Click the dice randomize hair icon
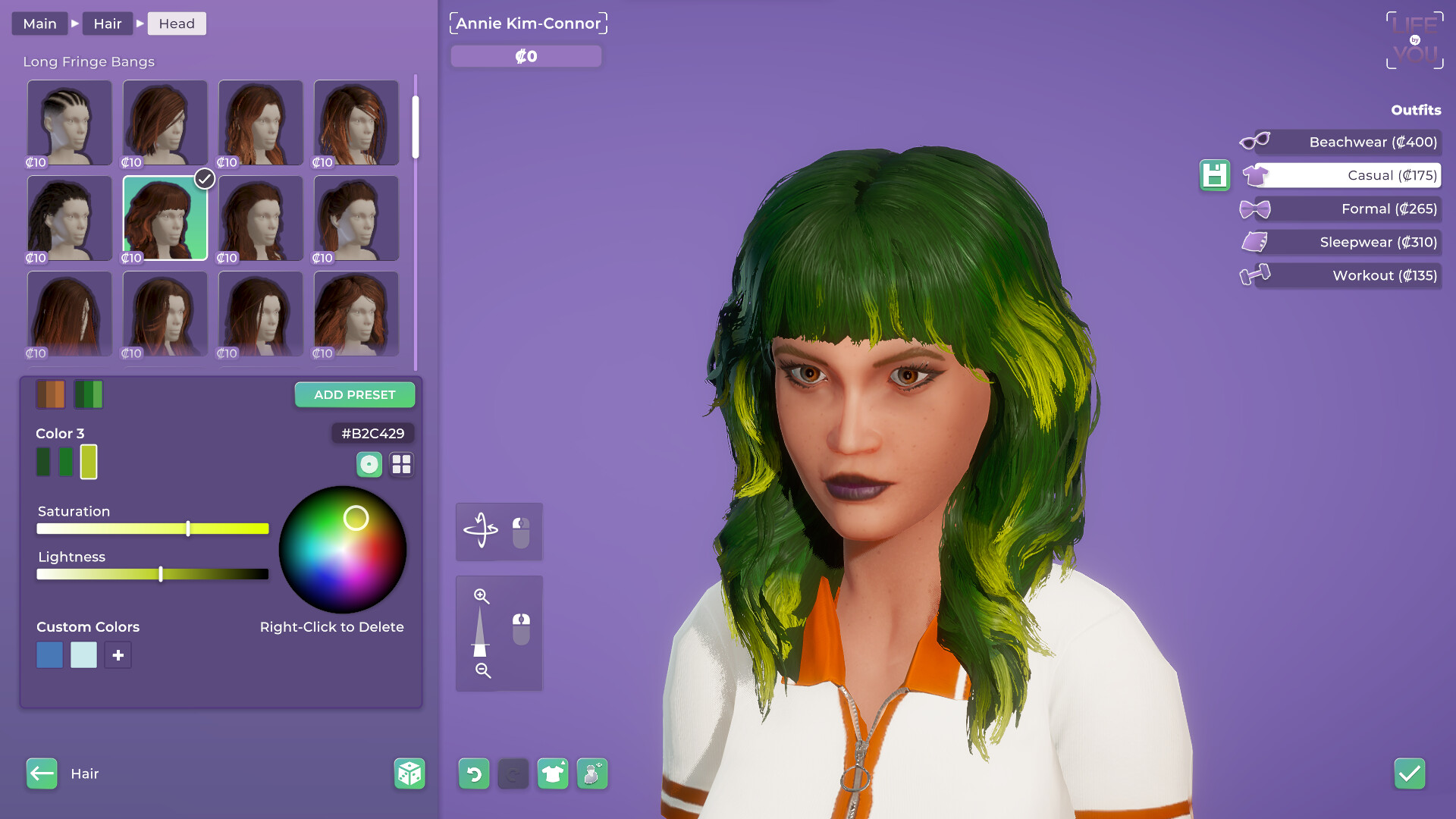Viewport: 1456px width, 819px height. (409, 773)
